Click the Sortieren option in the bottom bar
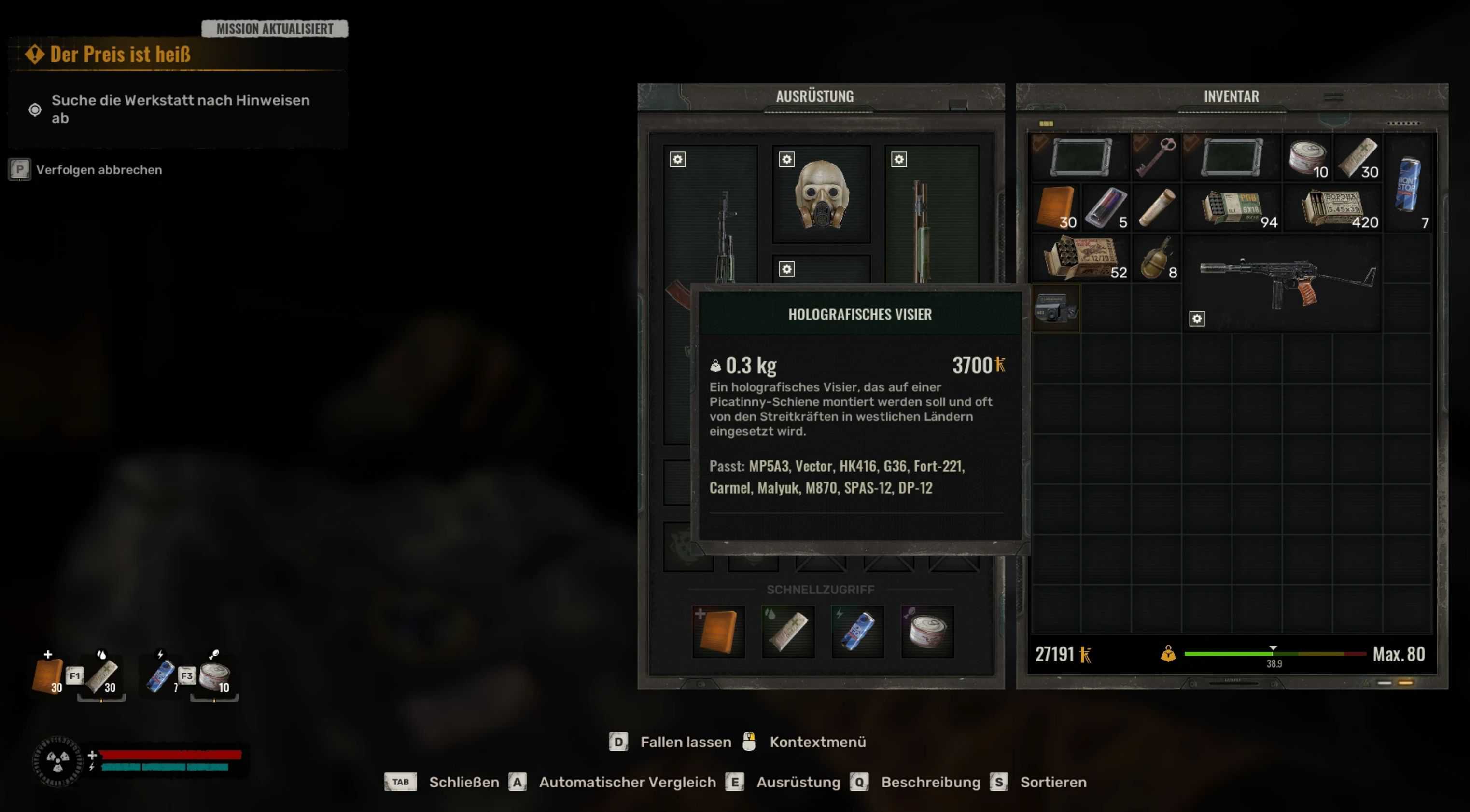The height and width of the screenshot is (812, 1470). click(1053, 782)
